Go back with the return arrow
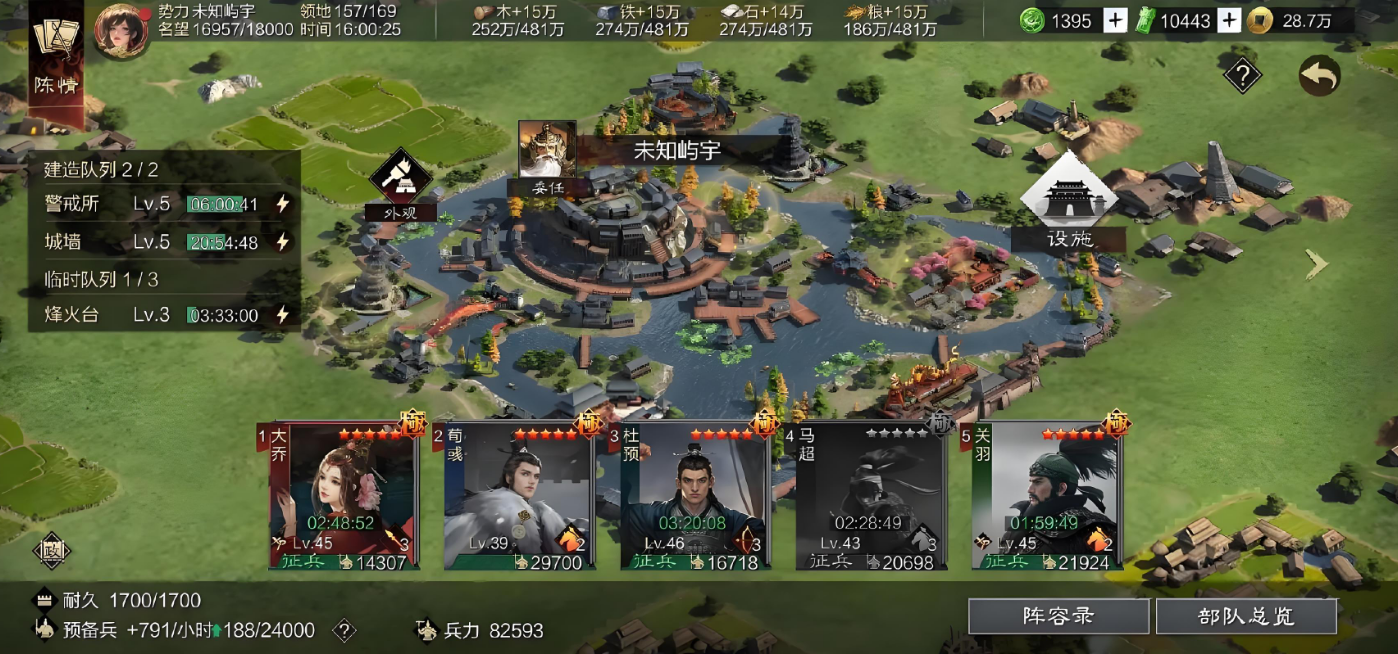Viewport: 1398px width, 654px height. coord(1319,76)
